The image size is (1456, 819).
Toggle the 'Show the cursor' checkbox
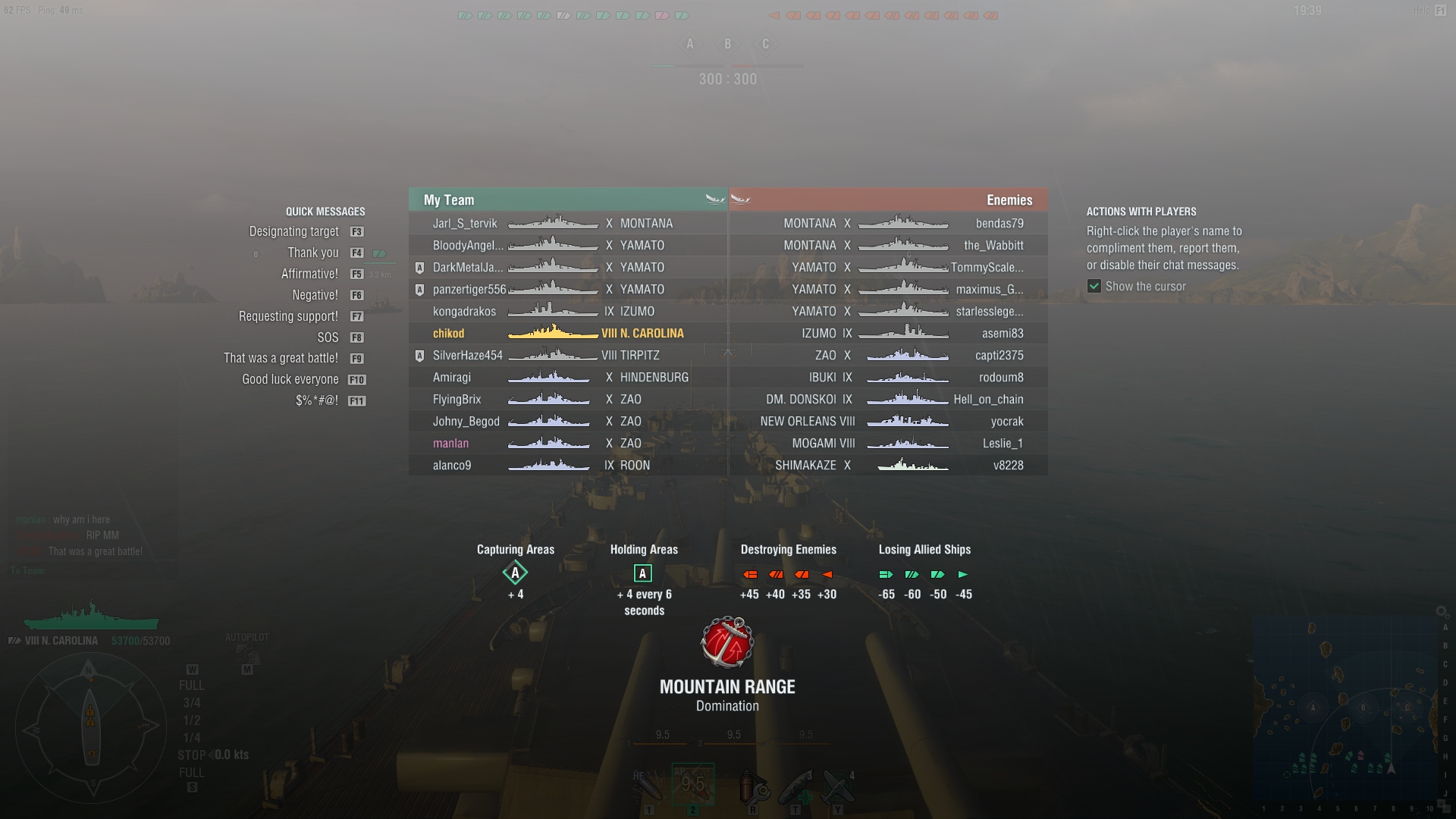[x=1094, y=287]
